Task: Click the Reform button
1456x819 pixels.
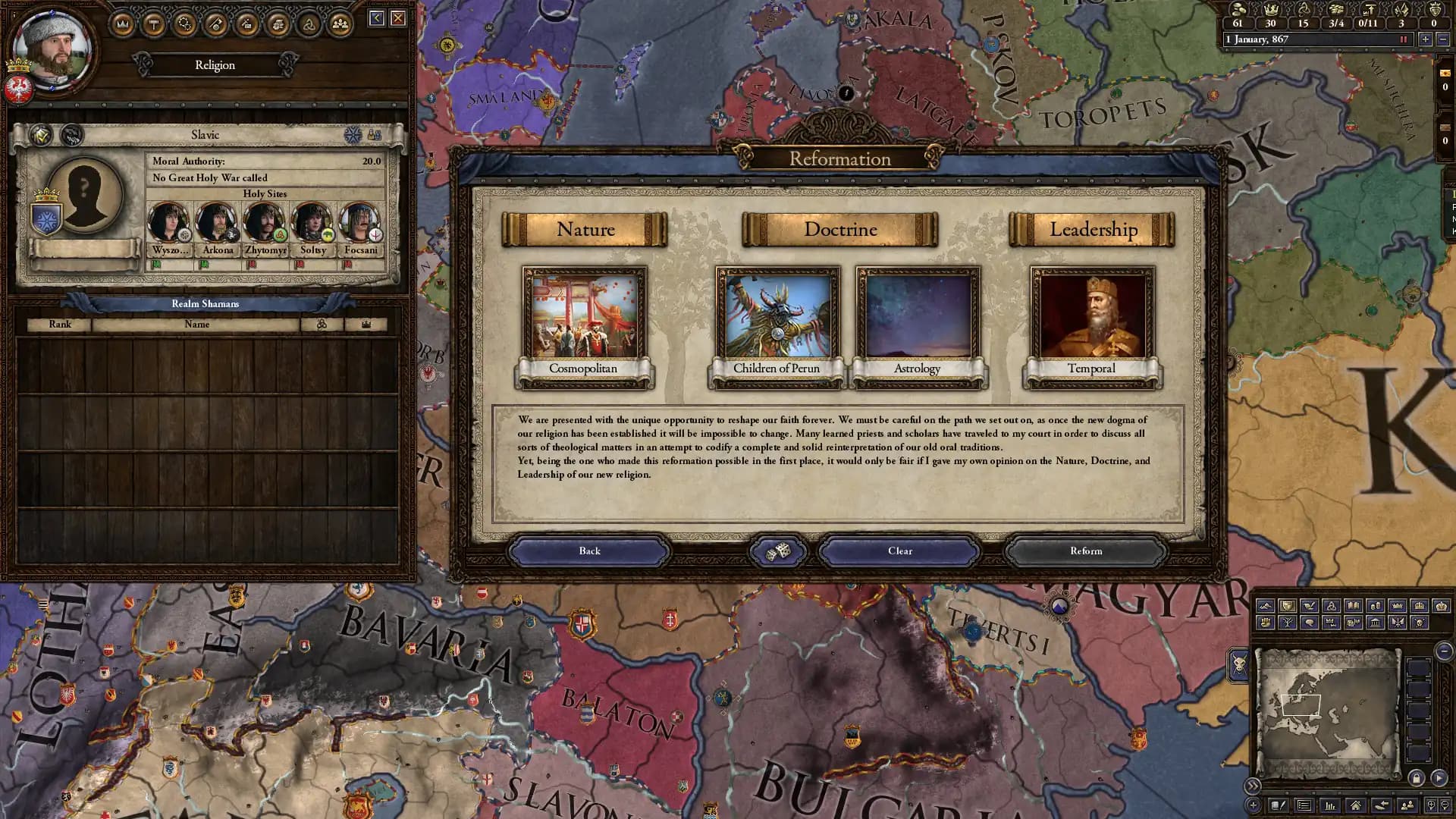Action: click(x=1086, y=551)
